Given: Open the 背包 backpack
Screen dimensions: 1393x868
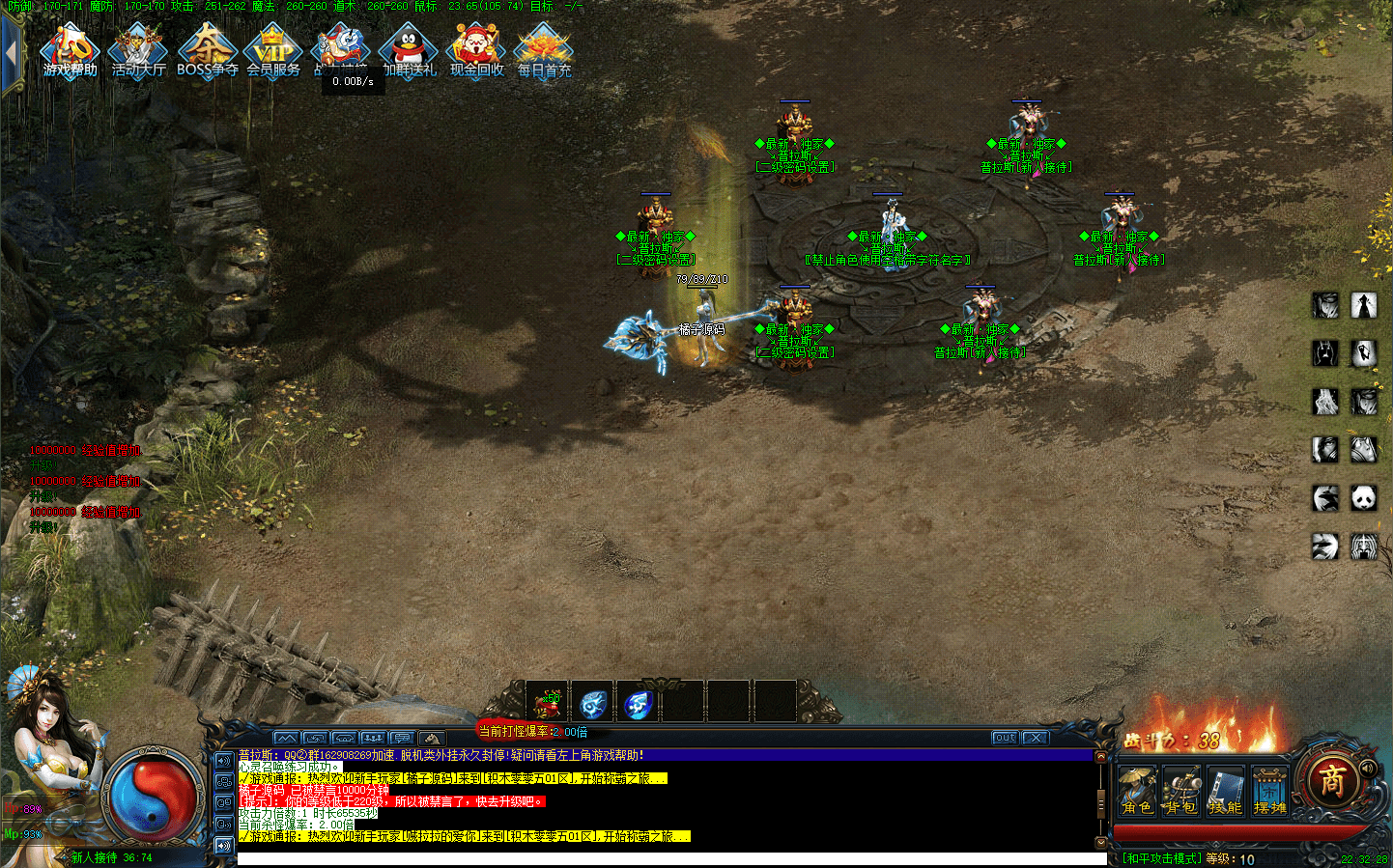Looking at the screenshot, I should point(1180,792).
